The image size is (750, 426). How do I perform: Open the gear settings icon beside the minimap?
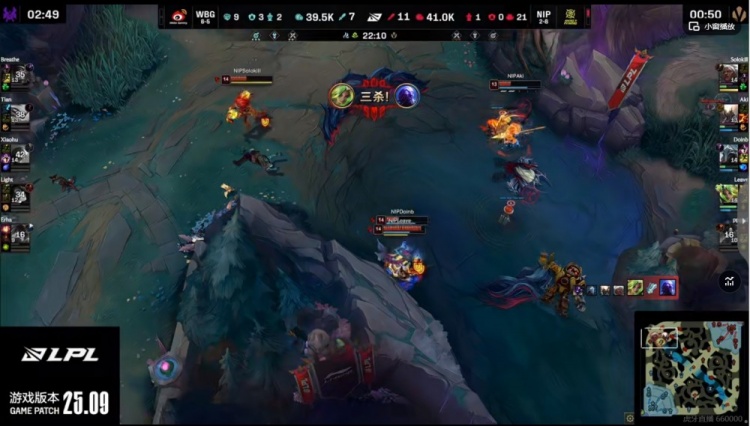[x=629, y=418]
